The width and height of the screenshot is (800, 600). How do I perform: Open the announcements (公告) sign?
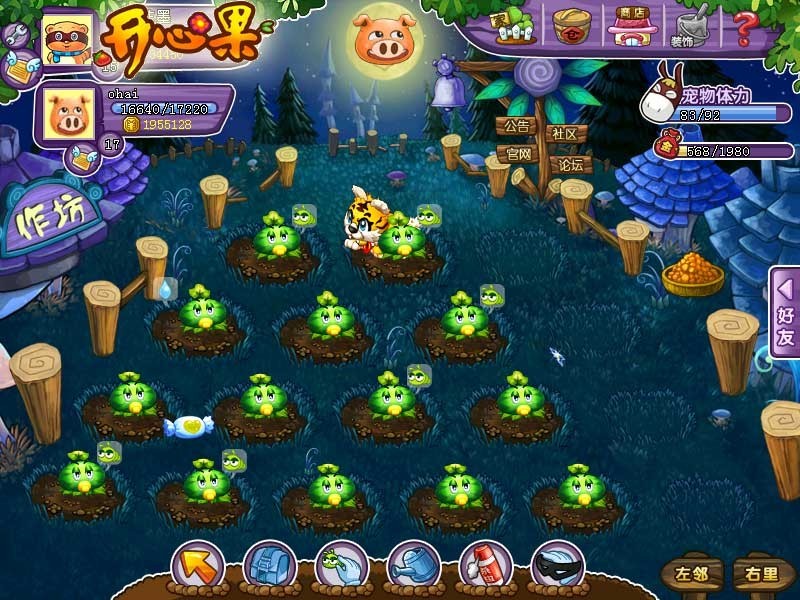[x=516, y=128]
